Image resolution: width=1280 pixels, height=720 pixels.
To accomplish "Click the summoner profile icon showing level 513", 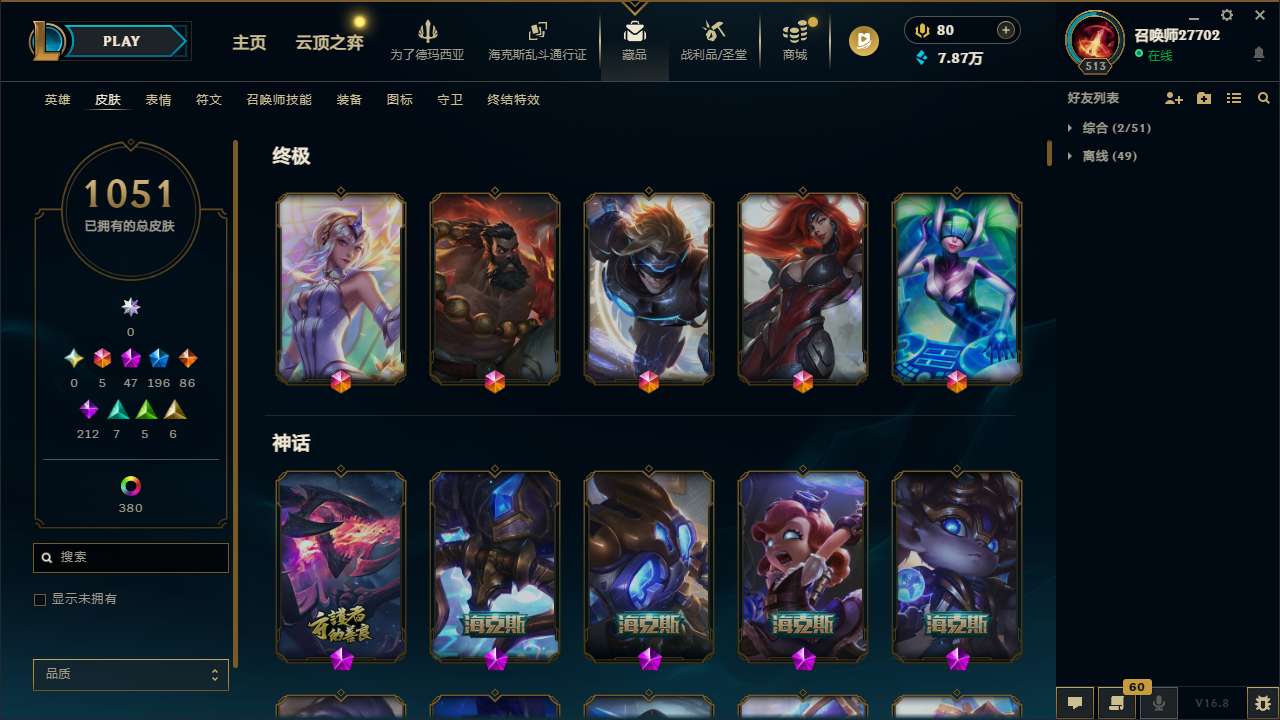I will click(1094, 42).
